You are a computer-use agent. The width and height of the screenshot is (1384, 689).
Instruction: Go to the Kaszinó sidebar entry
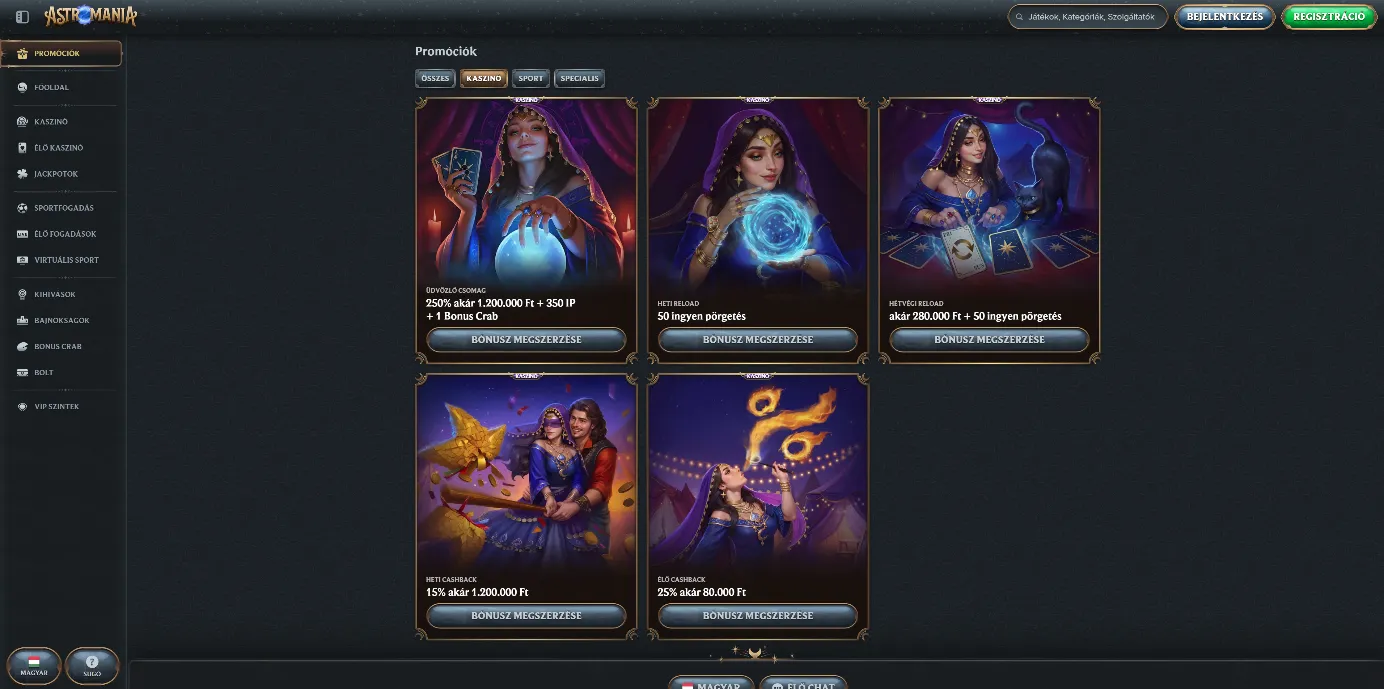(x=50, y=121)
